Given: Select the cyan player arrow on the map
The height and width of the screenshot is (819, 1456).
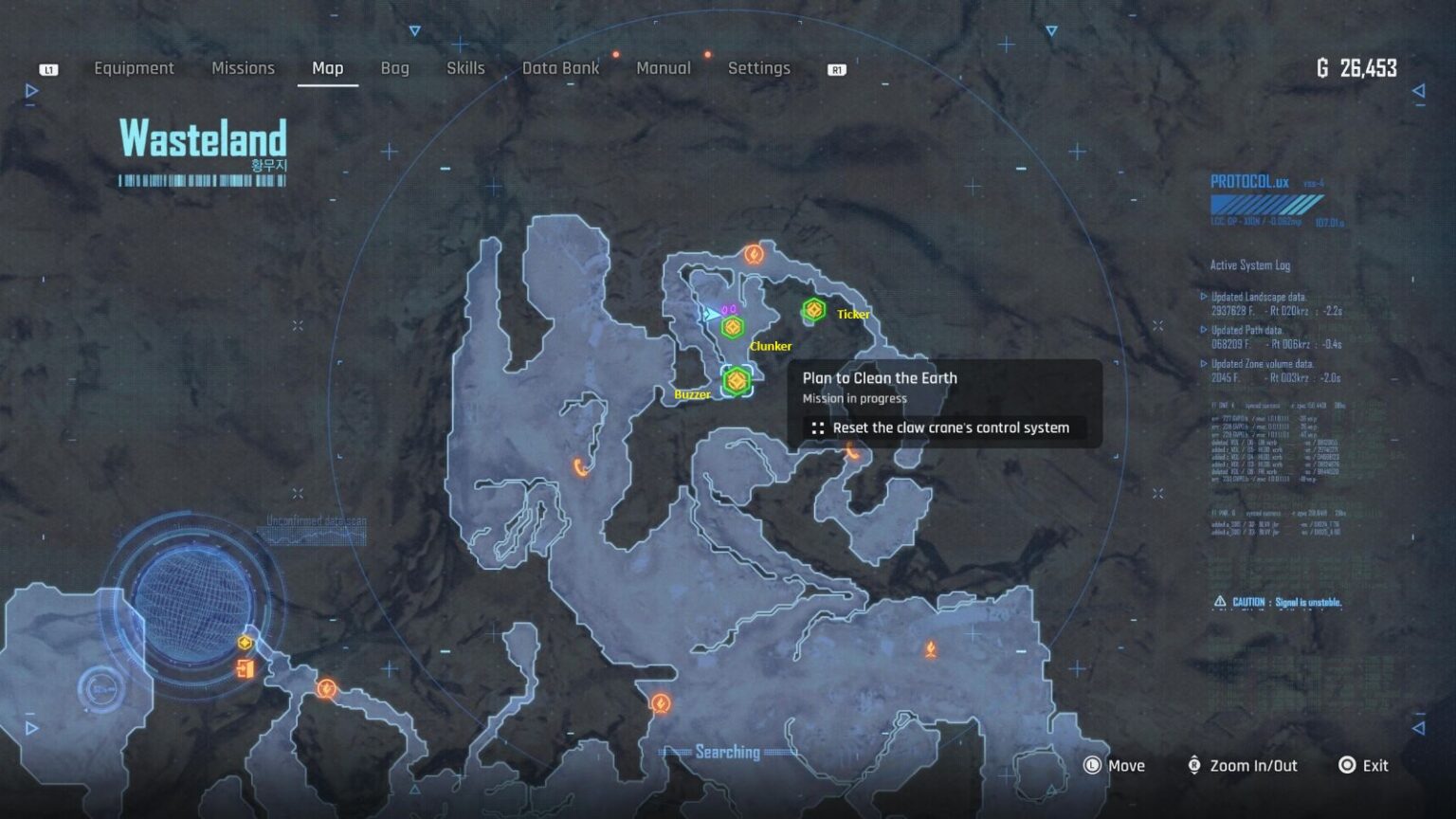Looking at the screenshot, I should (710, 314).
